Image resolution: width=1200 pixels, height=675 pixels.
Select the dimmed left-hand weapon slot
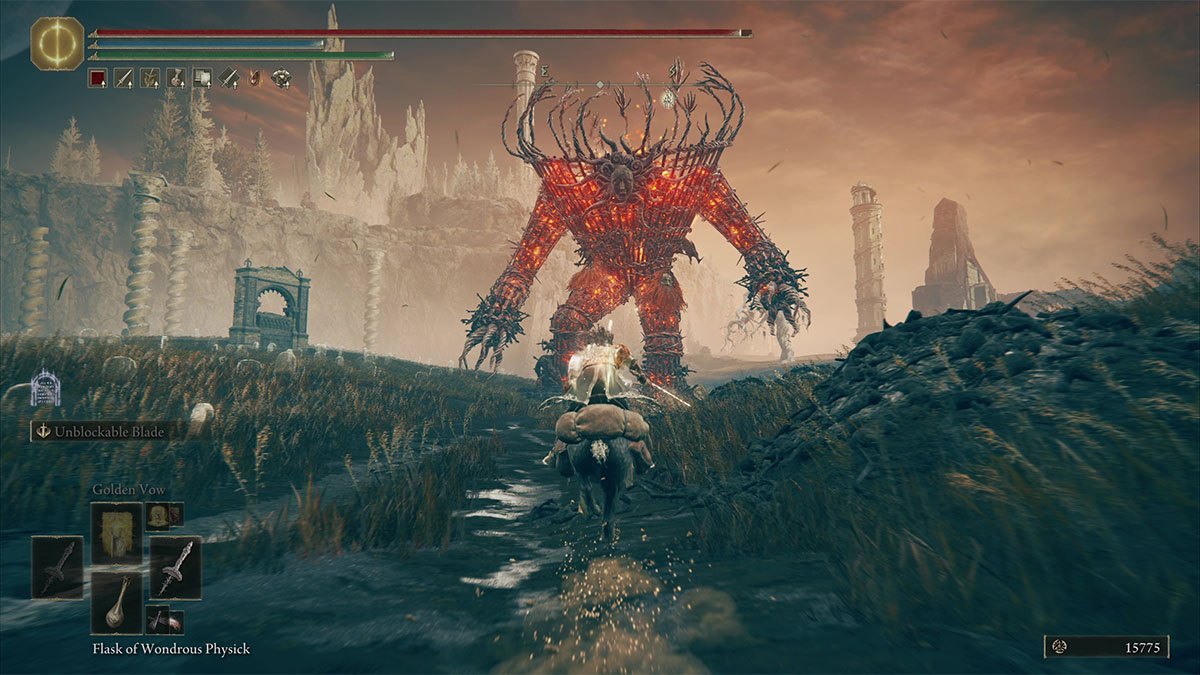pos(57,567)
